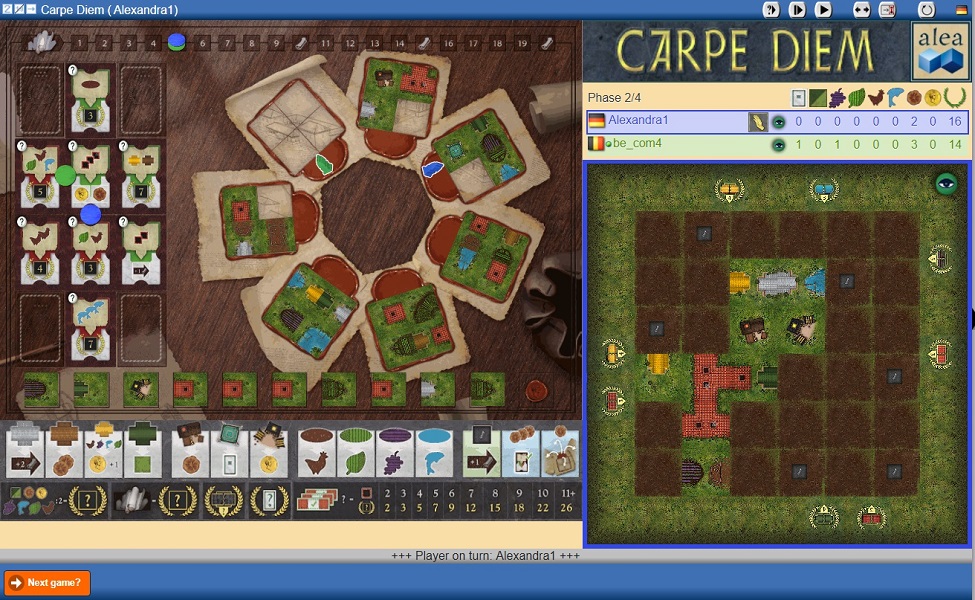Image resolution: width=975 pixels, height=600 pixels.
Task: Choose the scoring card with three chickens worth 4
Action: pyautogui.click(x=39, y=251)
